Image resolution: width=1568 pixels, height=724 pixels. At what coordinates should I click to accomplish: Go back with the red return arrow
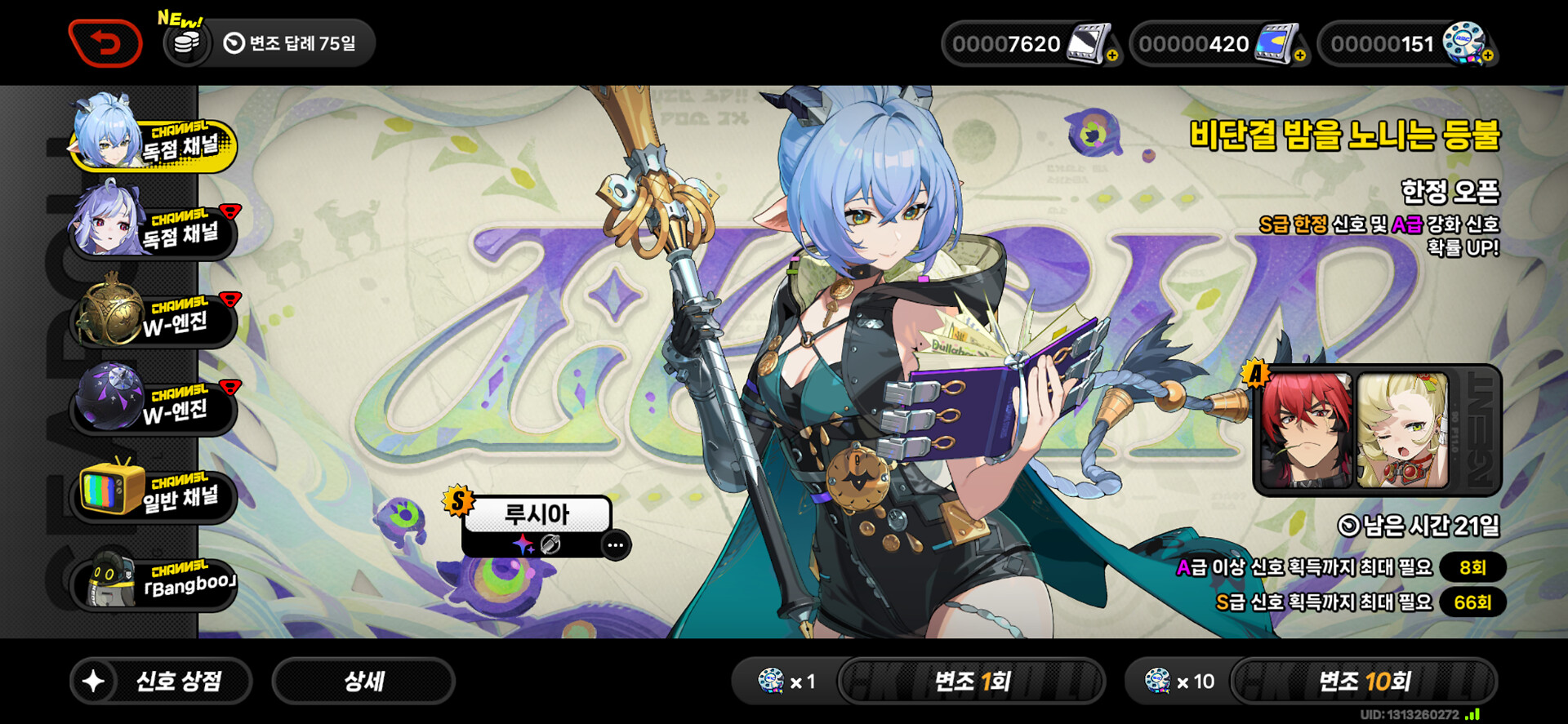(105, 43)
